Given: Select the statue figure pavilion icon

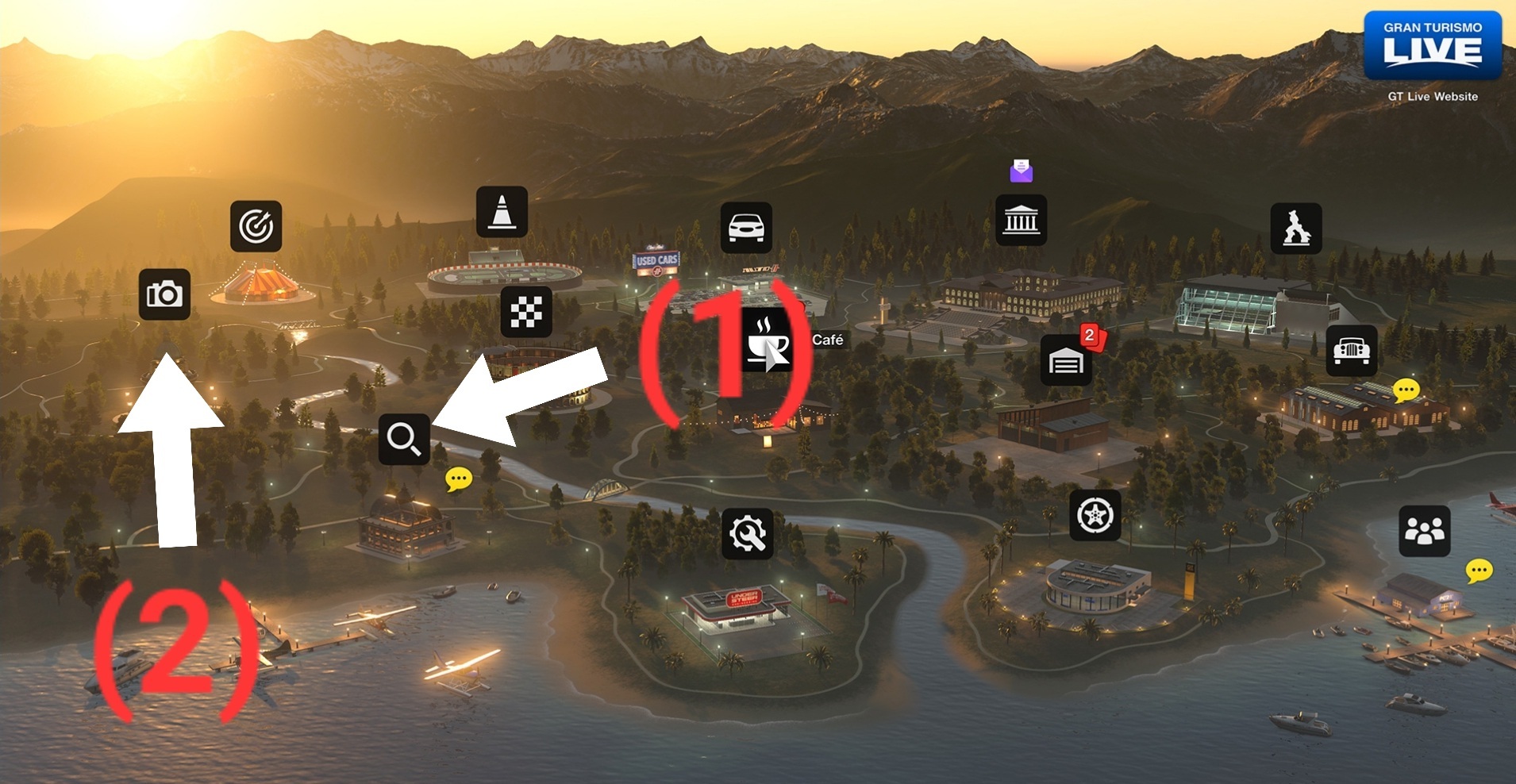Looking at the screenshot, I should coord(1296,229).
